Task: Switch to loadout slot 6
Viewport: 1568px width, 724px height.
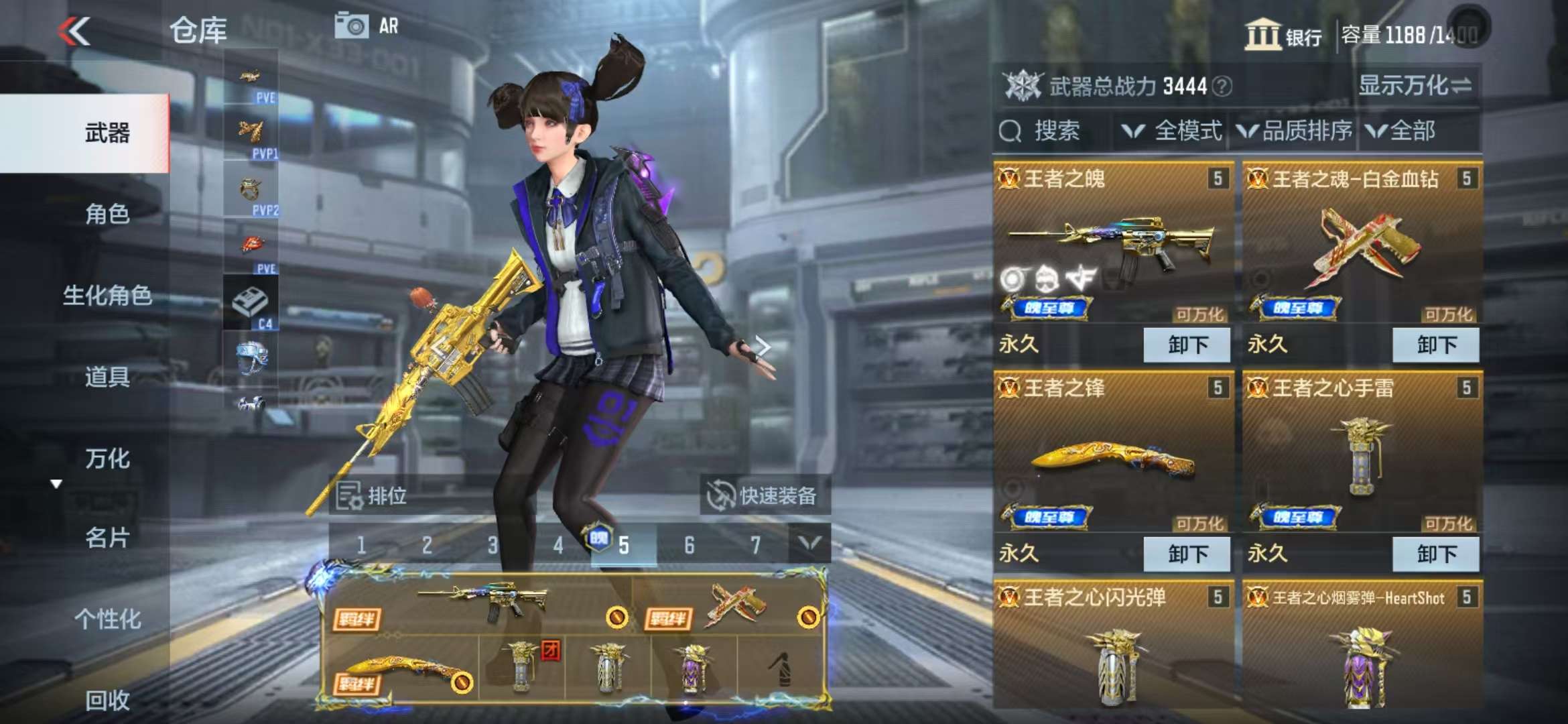Action: pos(689,546)
